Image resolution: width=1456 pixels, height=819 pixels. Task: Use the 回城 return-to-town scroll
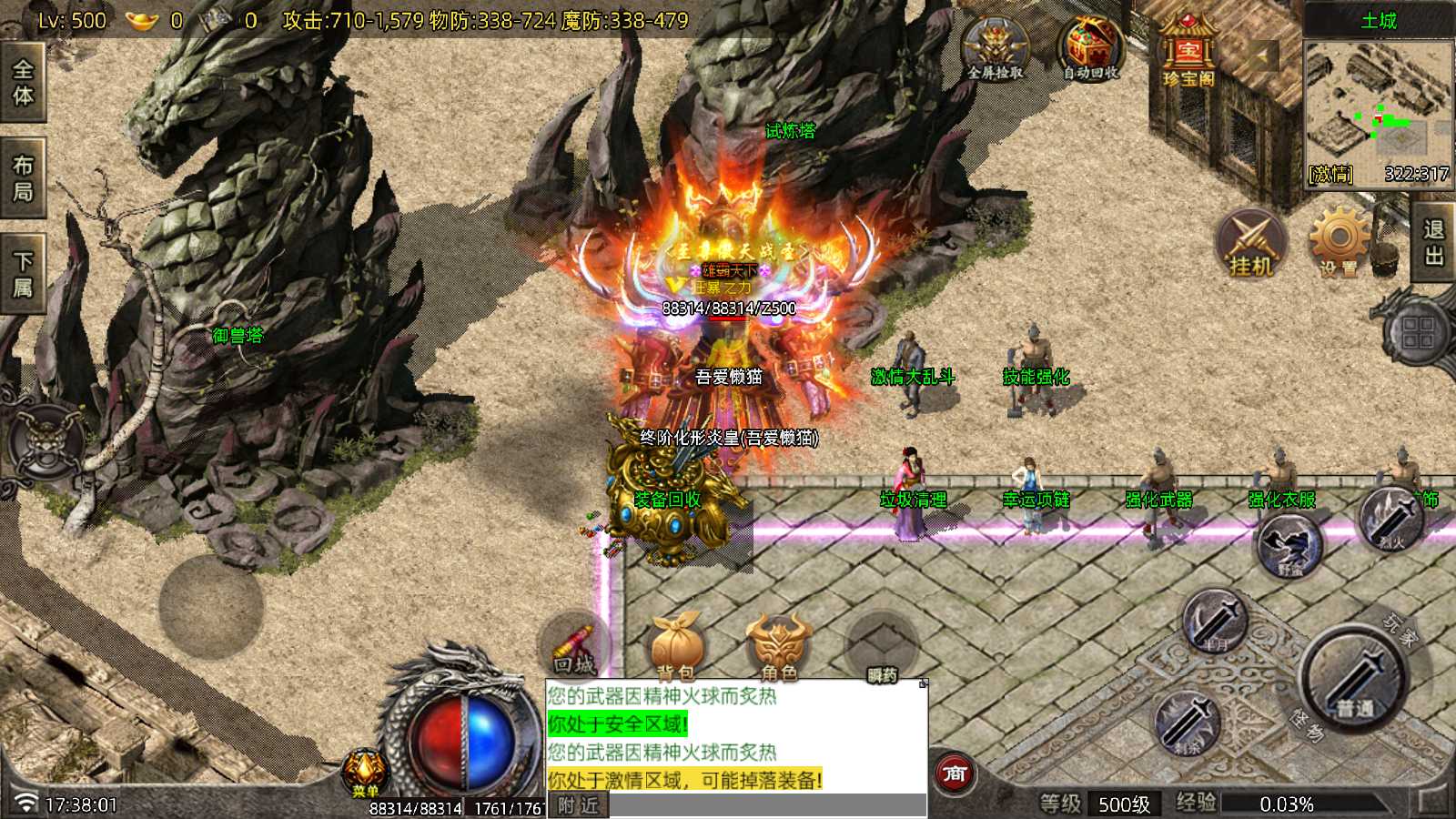574,646
